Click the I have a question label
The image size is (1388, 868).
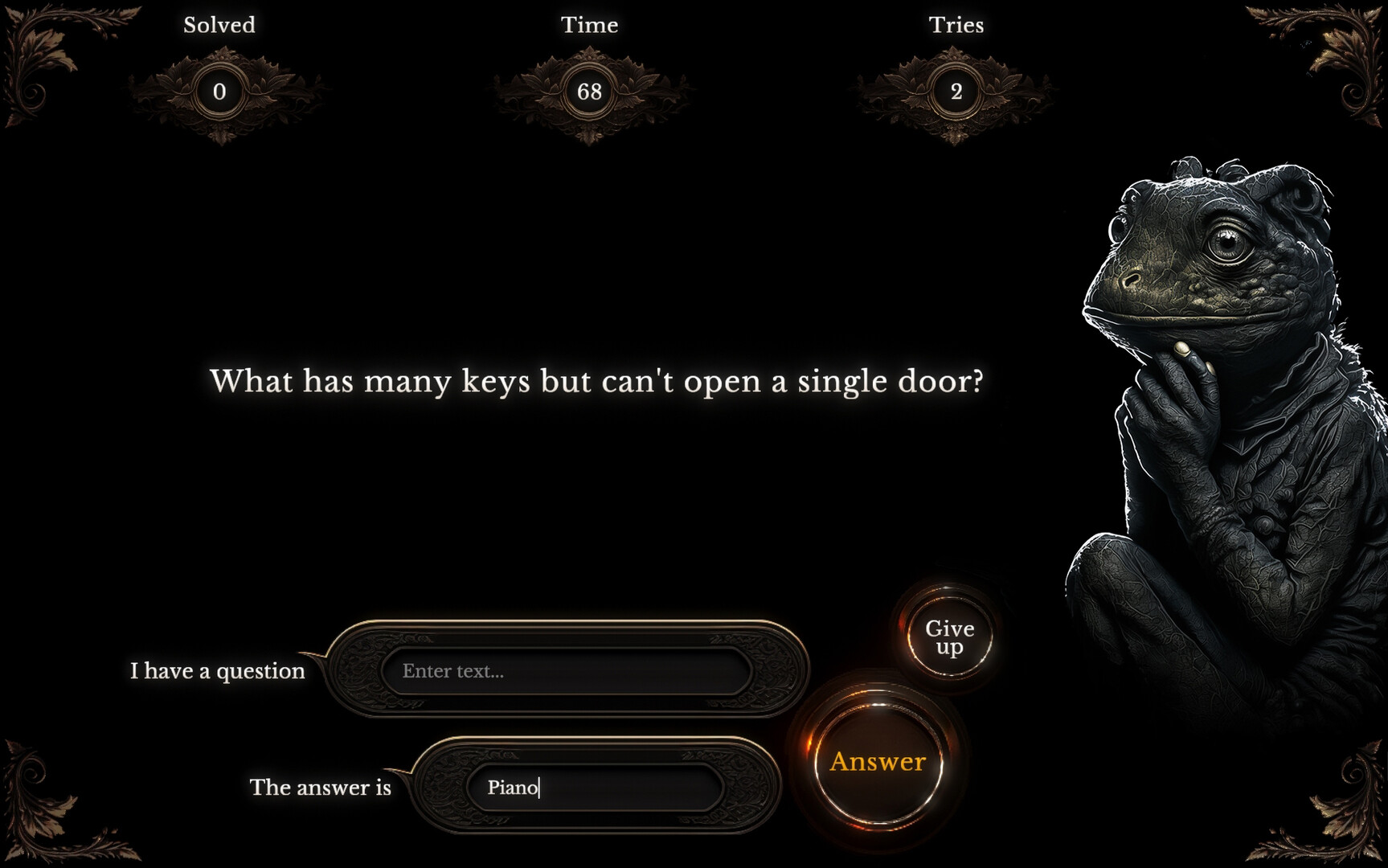click(217, 670)
